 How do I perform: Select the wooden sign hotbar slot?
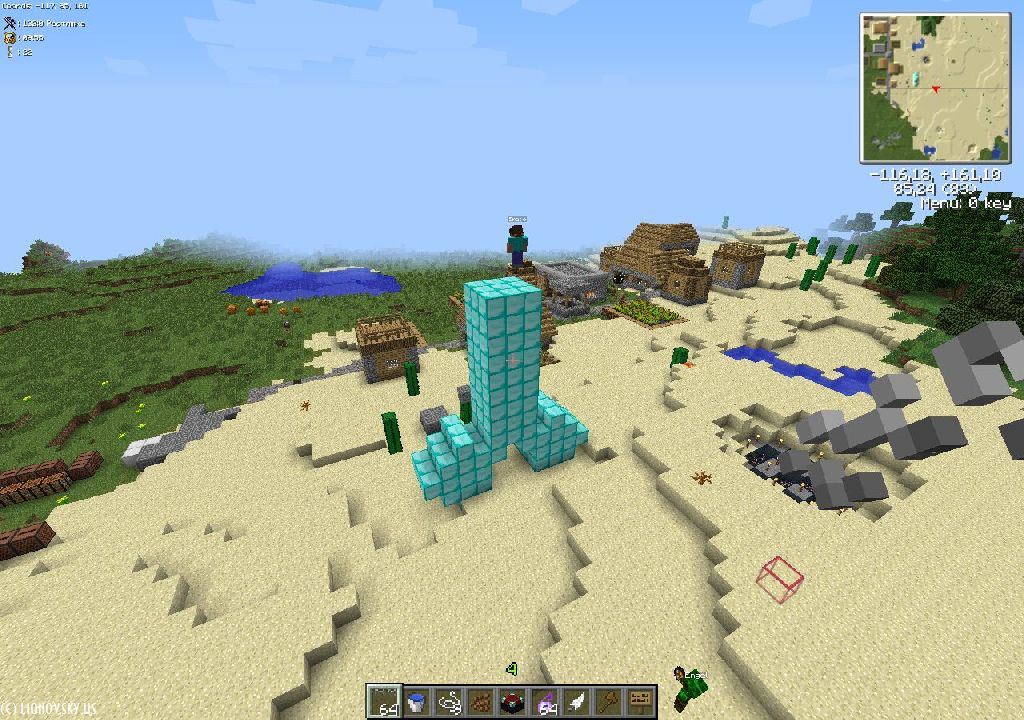pyautogui.click(x=641, y=701)
